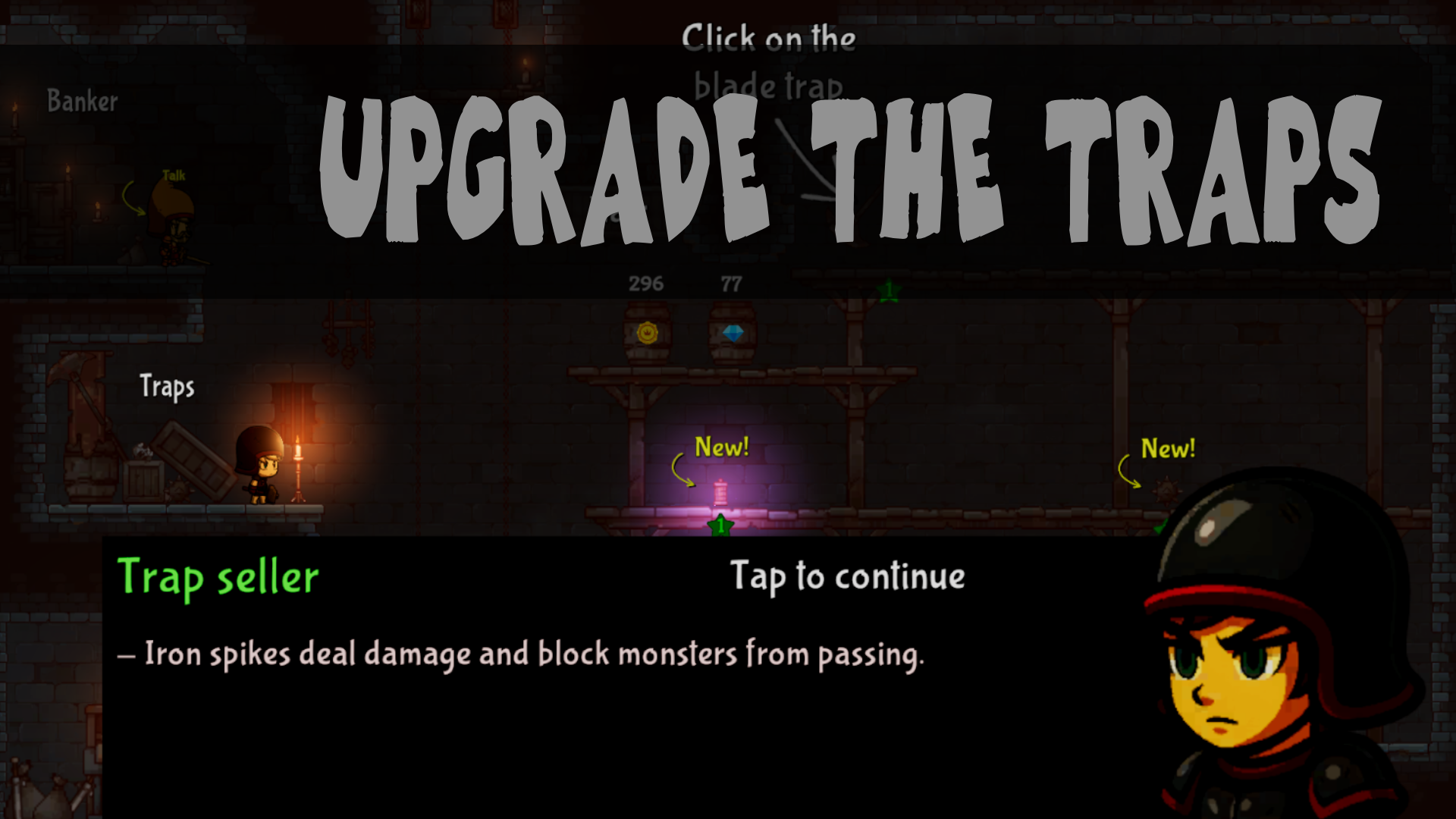Open the Banker shop area

[82, 99]
